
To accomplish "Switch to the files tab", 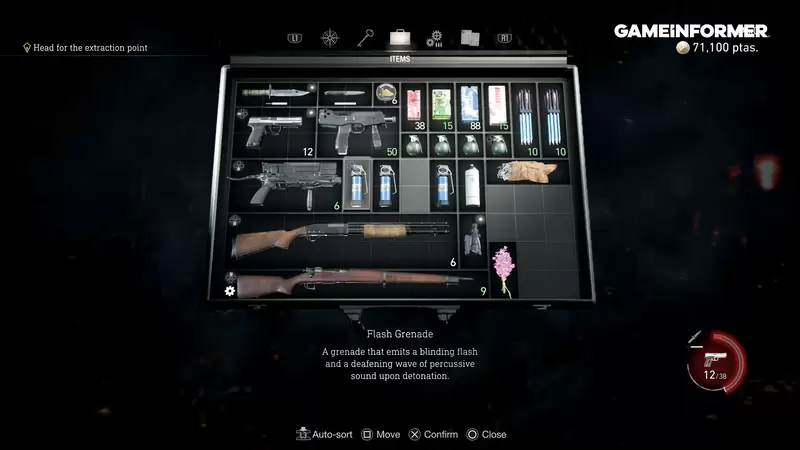I will click(470, 38).
